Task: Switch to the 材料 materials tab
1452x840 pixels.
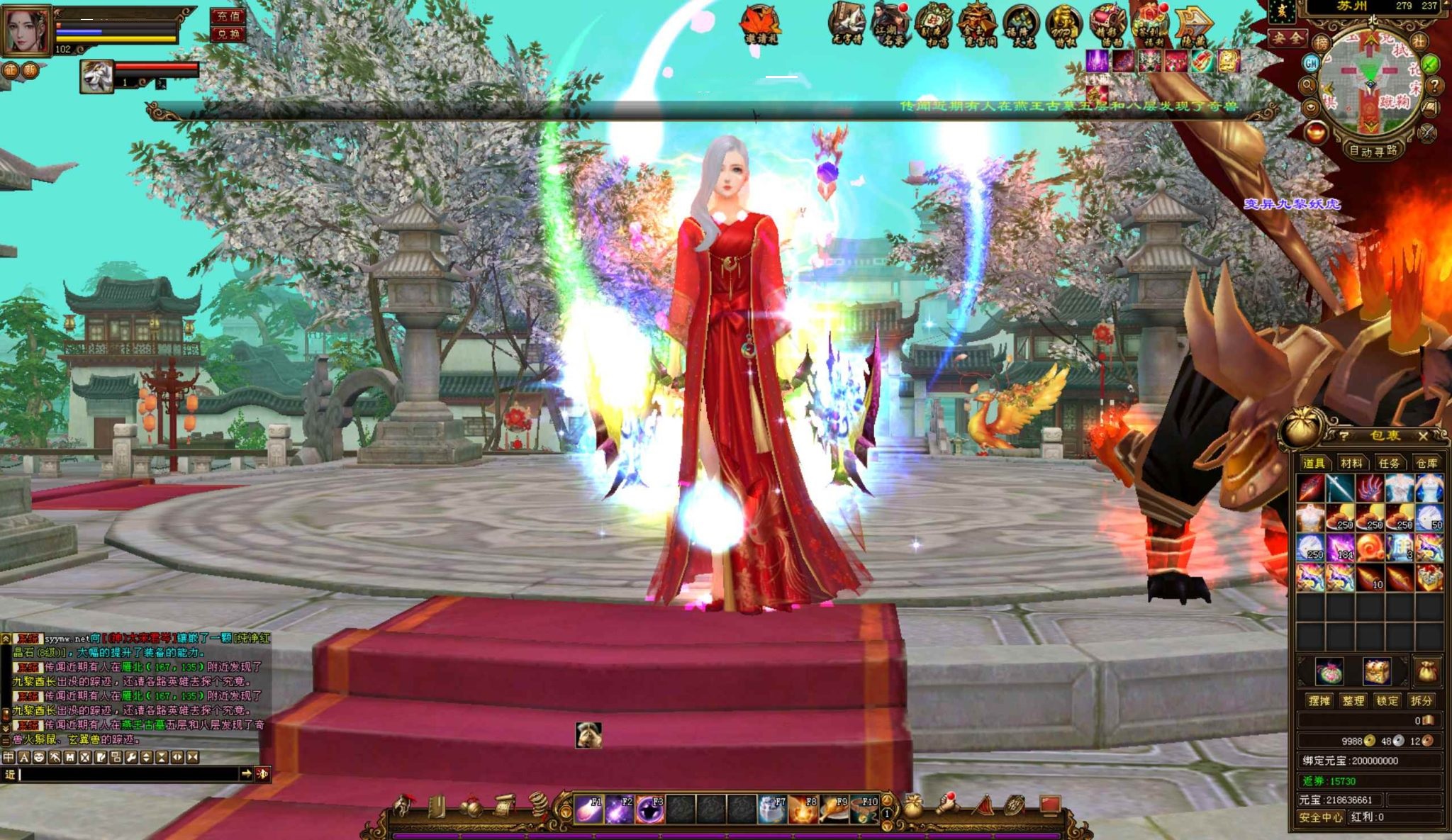Action: 1351,464
